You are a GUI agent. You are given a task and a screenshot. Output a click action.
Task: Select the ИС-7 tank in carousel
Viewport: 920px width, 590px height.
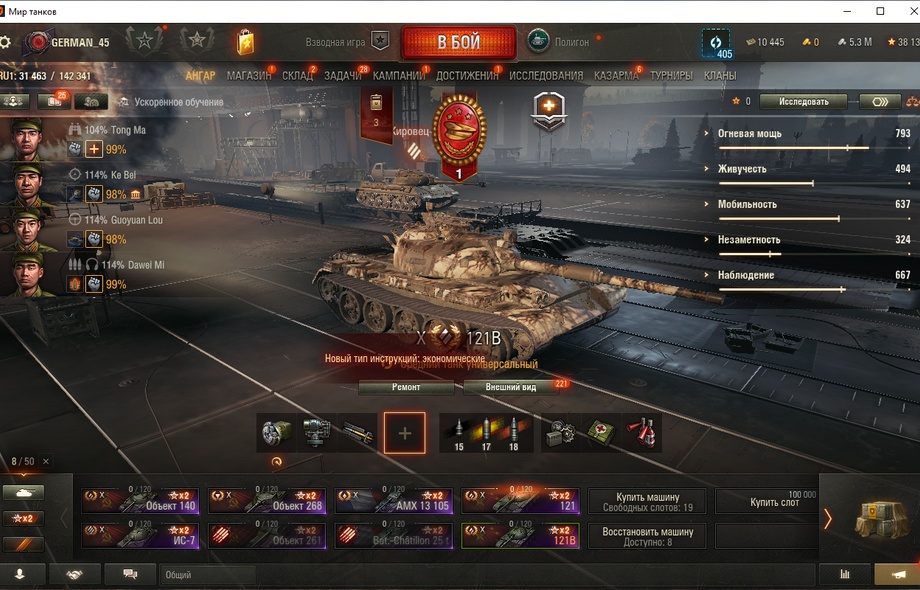140,536
